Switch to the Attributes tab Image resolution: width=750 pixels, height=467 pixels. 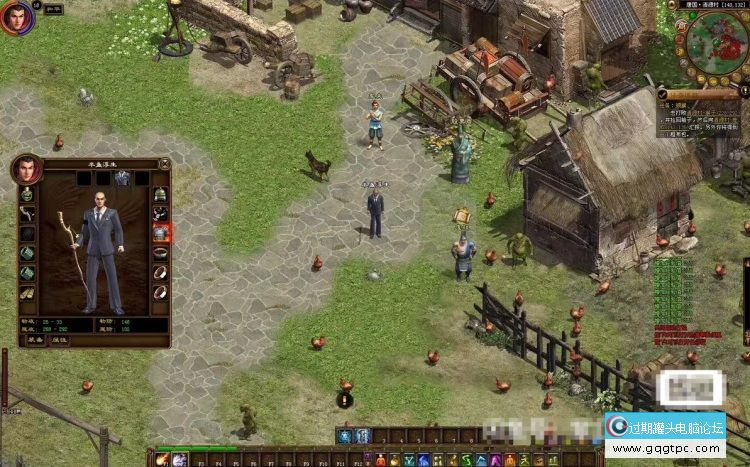pyautogui.click(x=60, y=339)
